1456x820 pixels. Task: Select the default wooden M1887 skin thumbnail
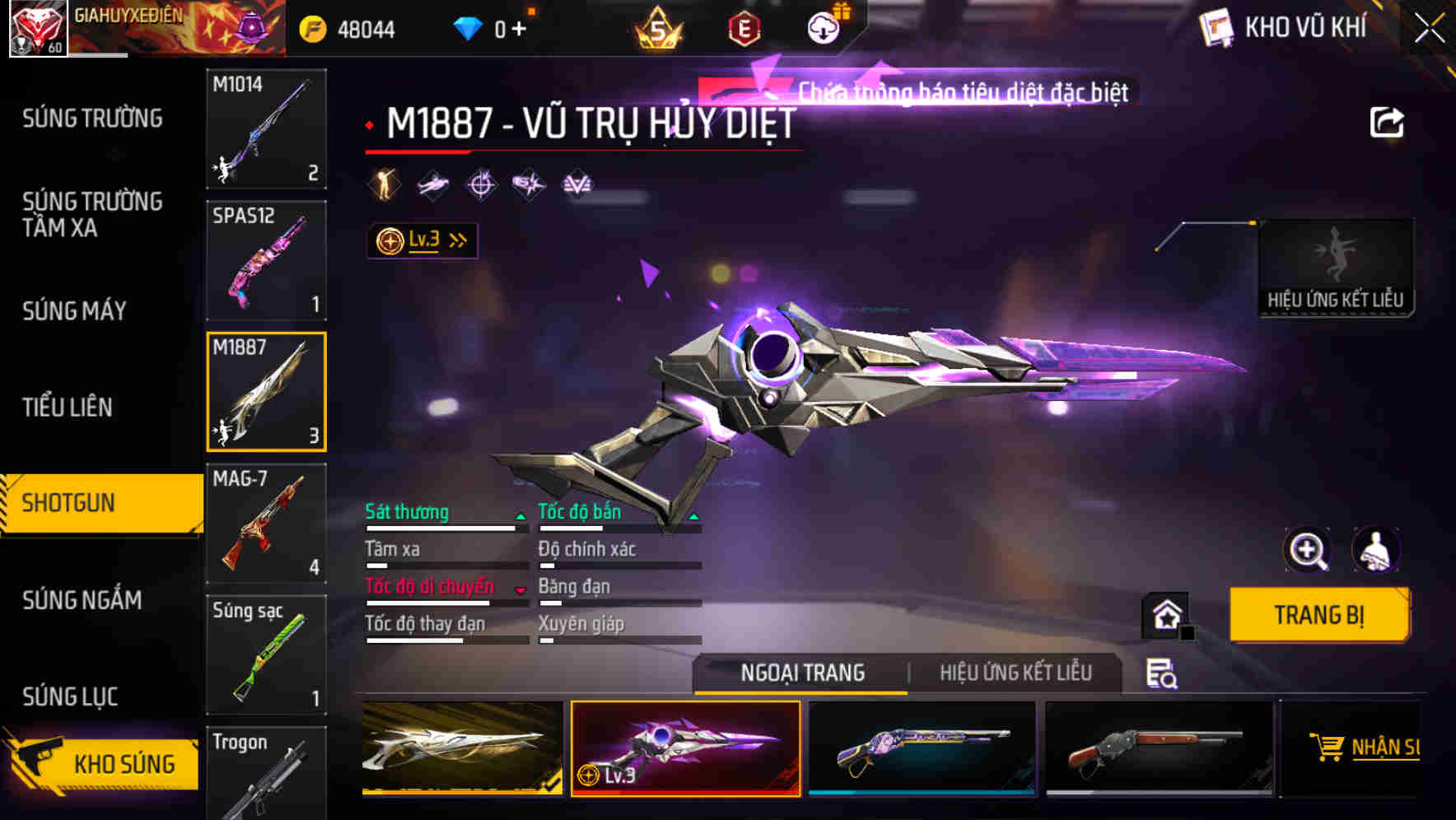(1156, 748)
